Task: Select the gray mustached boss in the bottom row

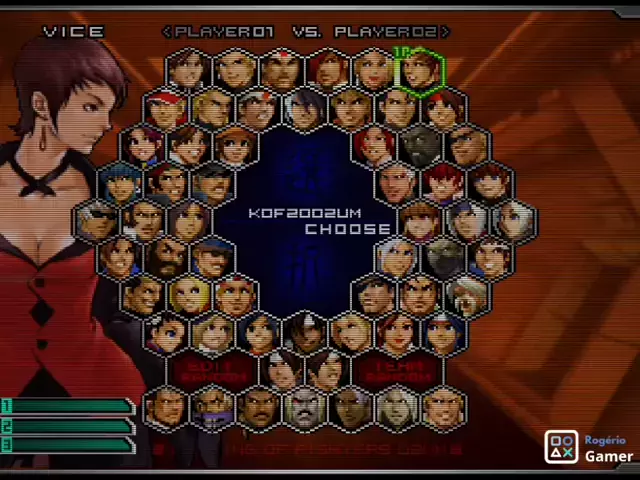Action: tap(304, 408)
